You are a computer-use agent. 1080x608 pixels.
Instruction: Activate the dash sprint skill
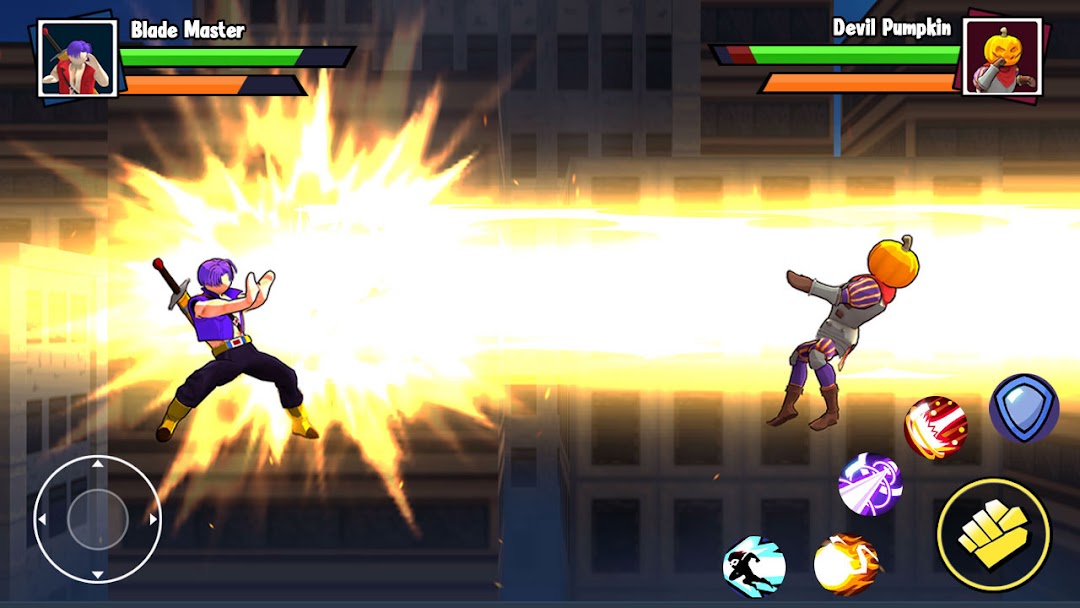[x=754, y=566]
